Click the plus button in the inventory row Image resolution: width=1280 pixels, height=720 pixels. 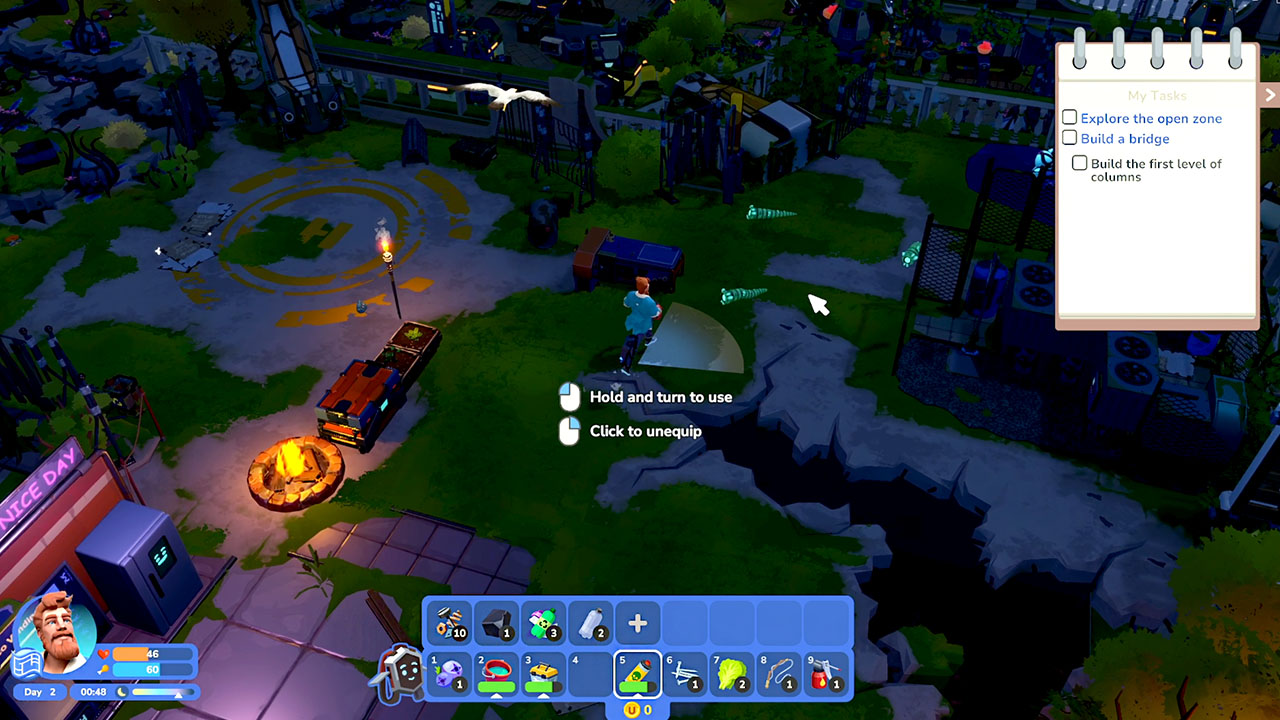pyautogui.click(x=637, y=624)
